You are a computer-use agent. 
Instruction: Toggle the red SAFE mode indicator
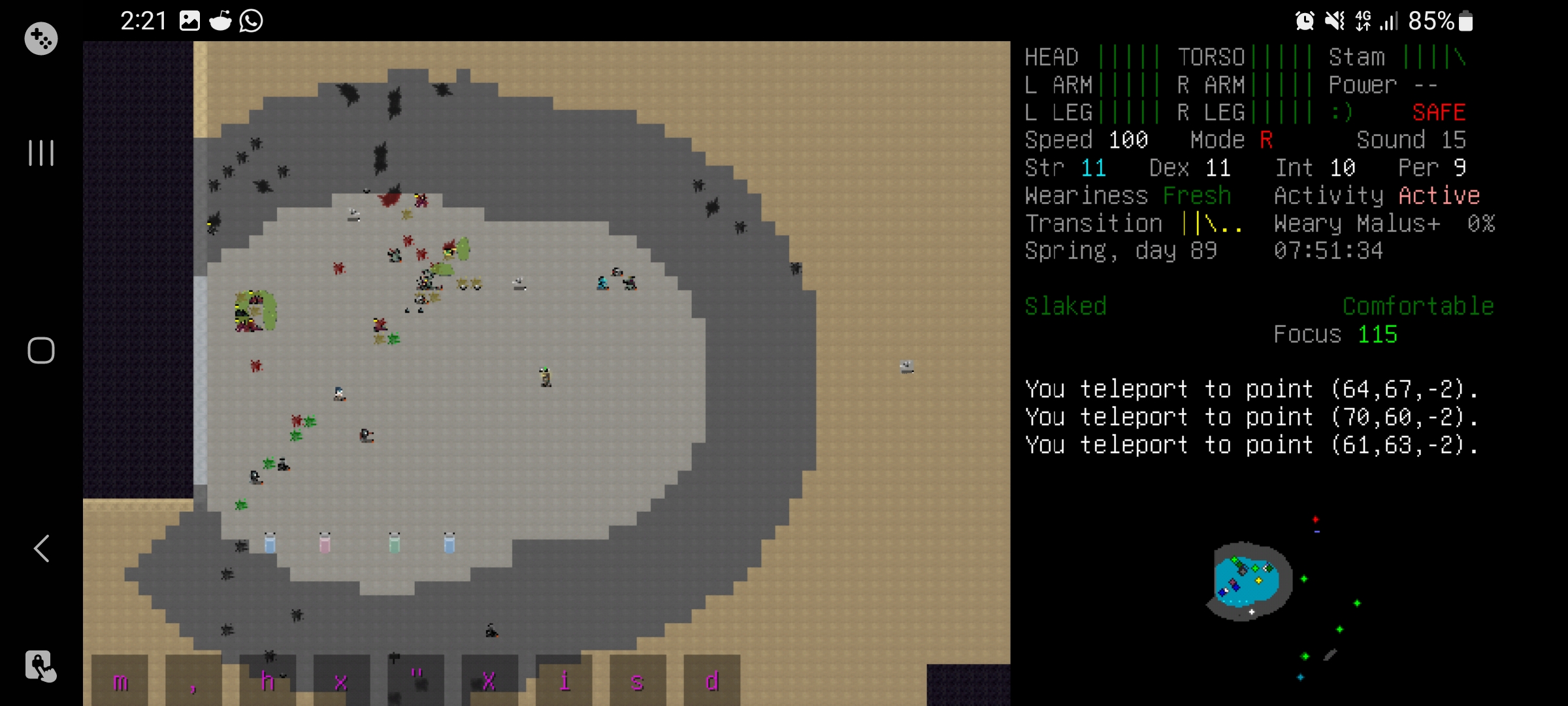tap(1439, 112)
